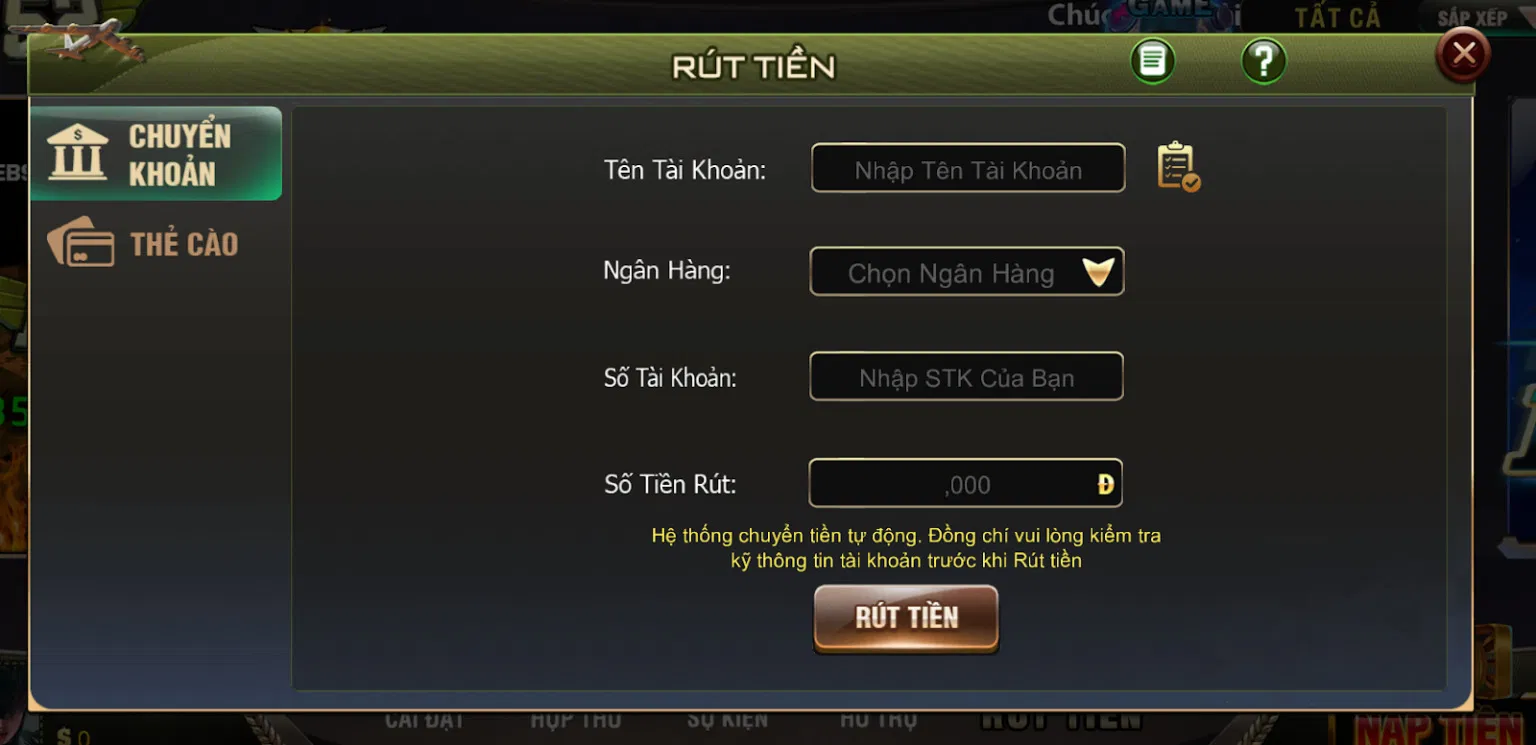Click the Nhập Tên Tài Khoản field
1536x745 pixels.
pyautogui.click(x=967, y=168)
